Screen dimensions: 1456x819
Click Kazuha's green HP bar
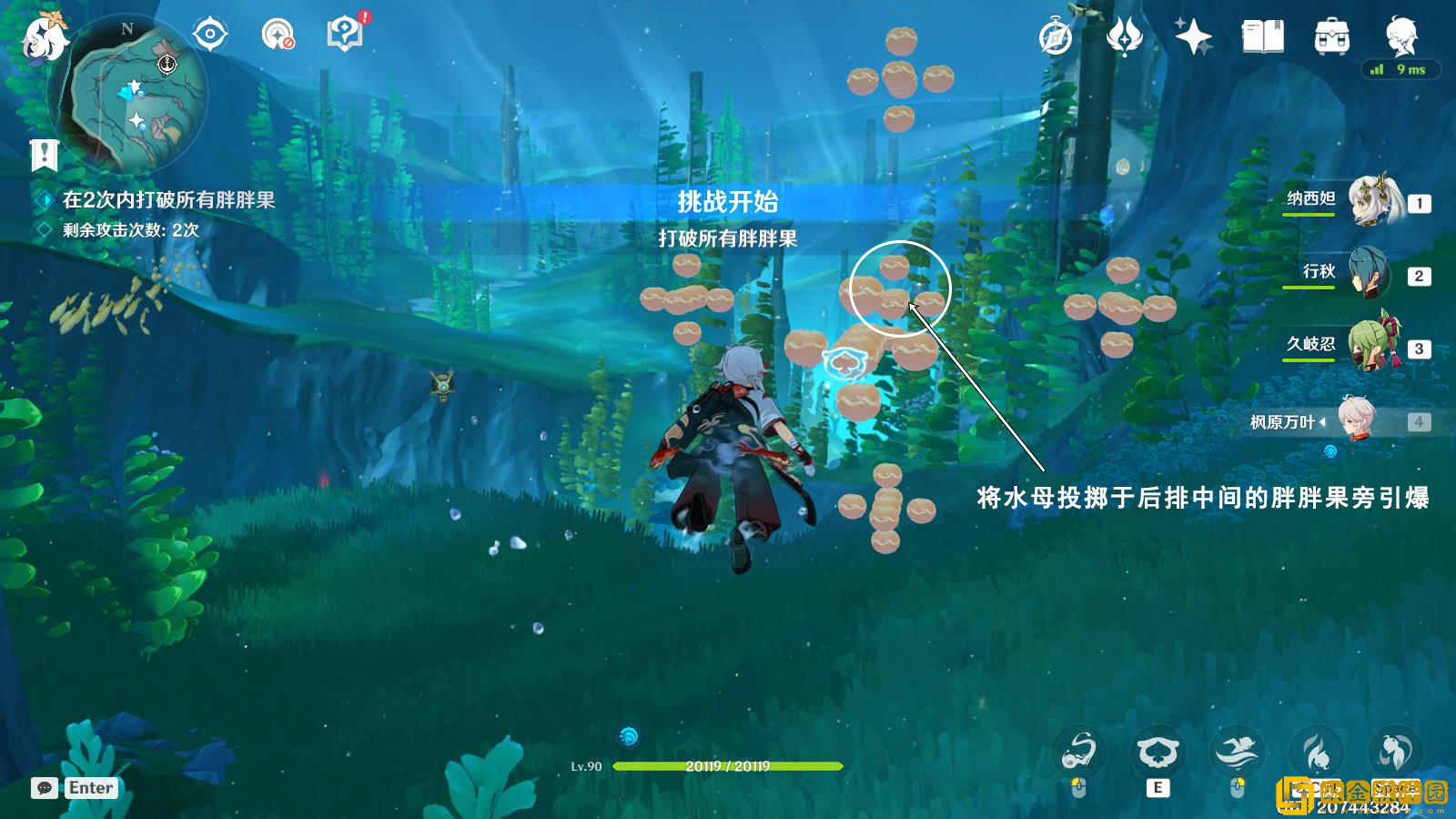click(x=728, y=766)
